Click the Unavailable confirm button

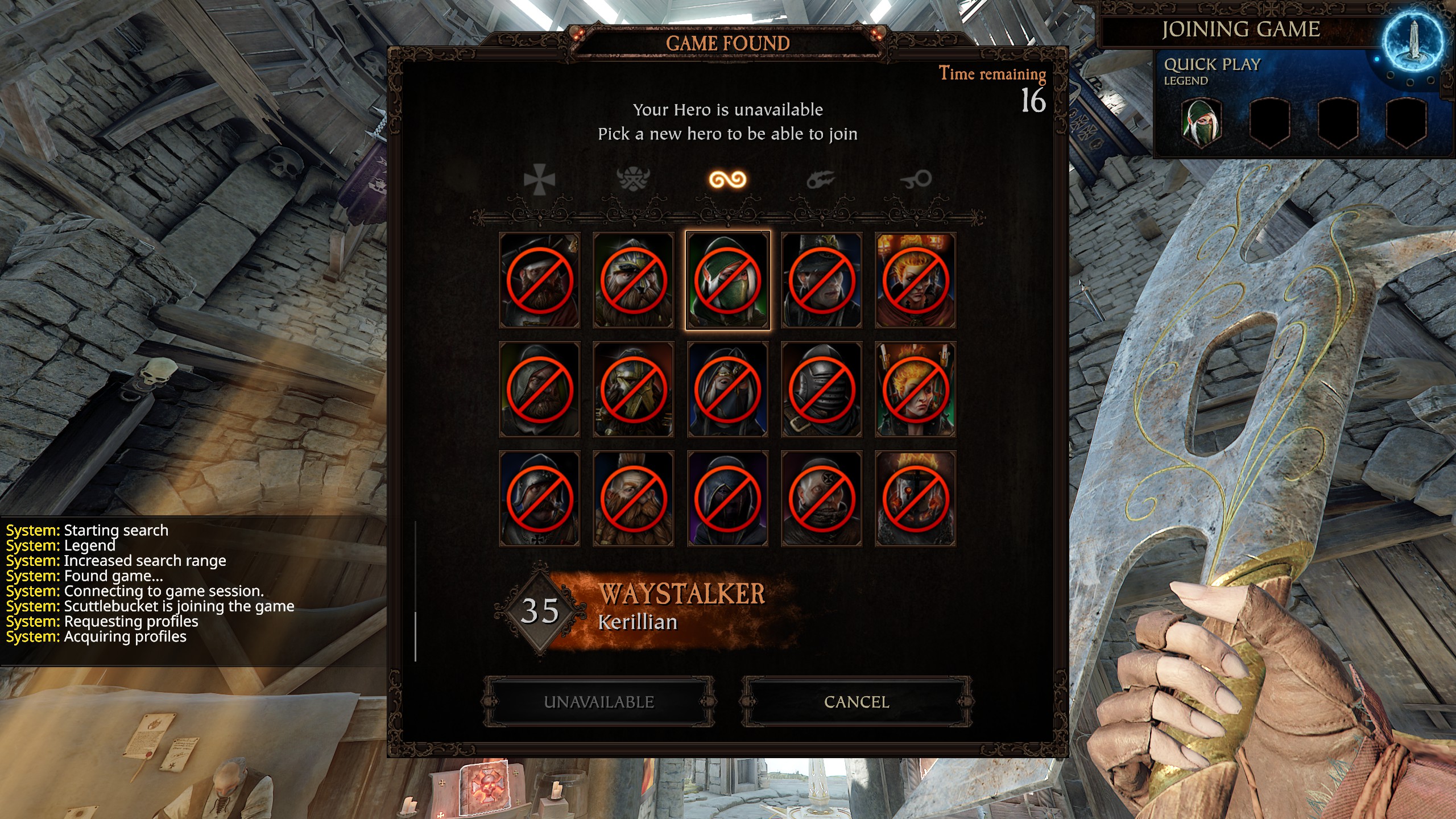[599, 702]
